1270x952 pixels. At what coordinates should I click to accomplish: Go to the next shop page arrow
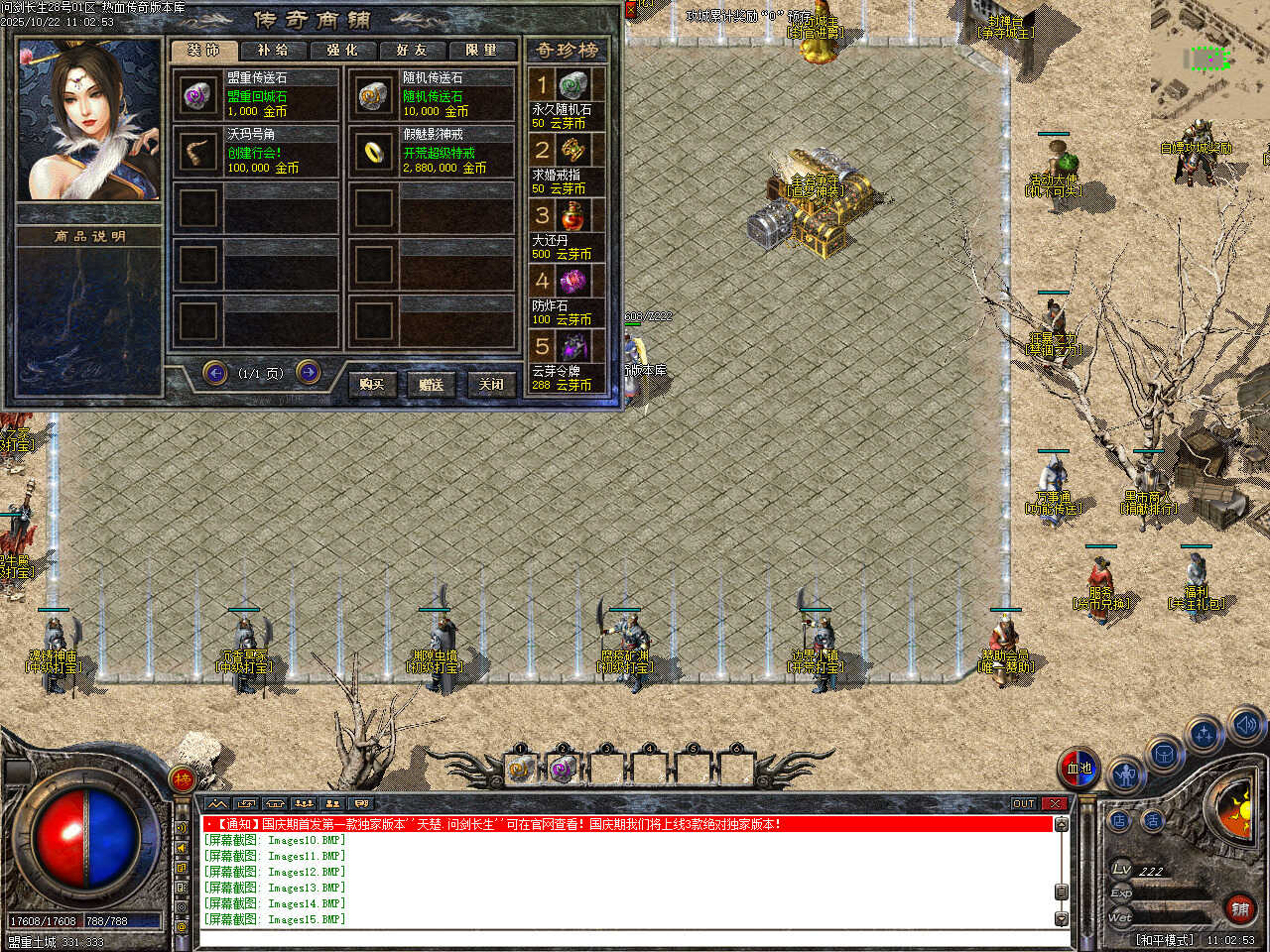click(x=309, y=372)
